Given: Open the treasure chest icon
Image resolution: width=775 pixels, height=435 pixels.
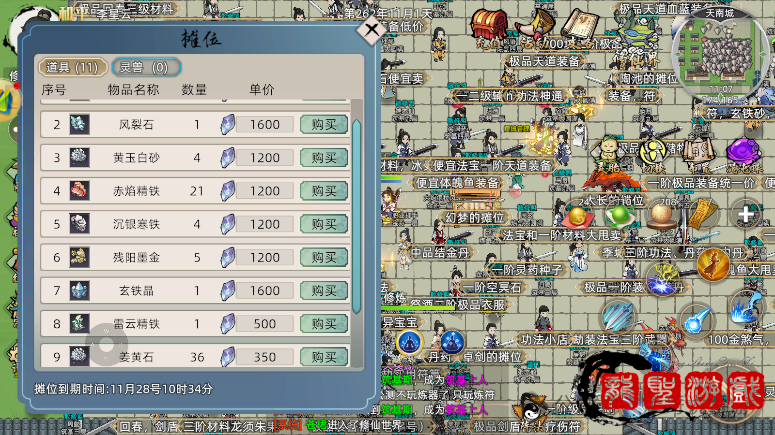Looking at the screenshot, I should (488, 25).
